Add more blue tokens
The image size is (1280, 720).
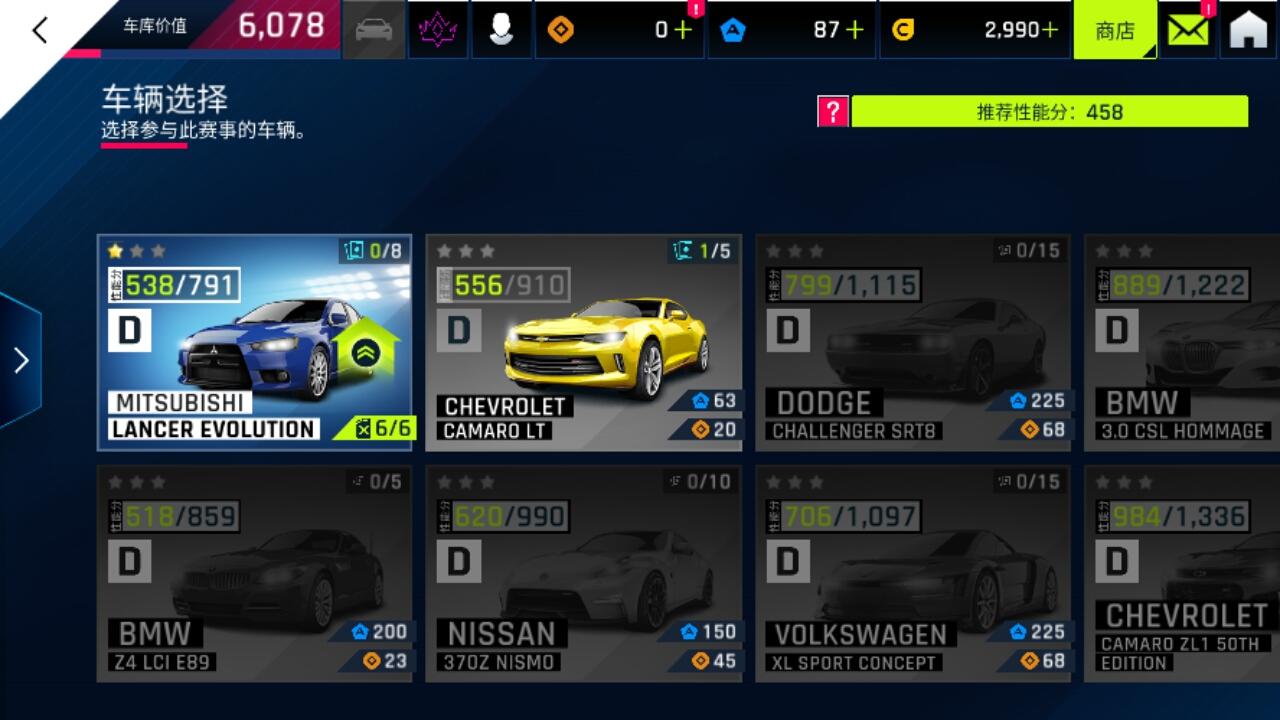[x=855, y=30]
